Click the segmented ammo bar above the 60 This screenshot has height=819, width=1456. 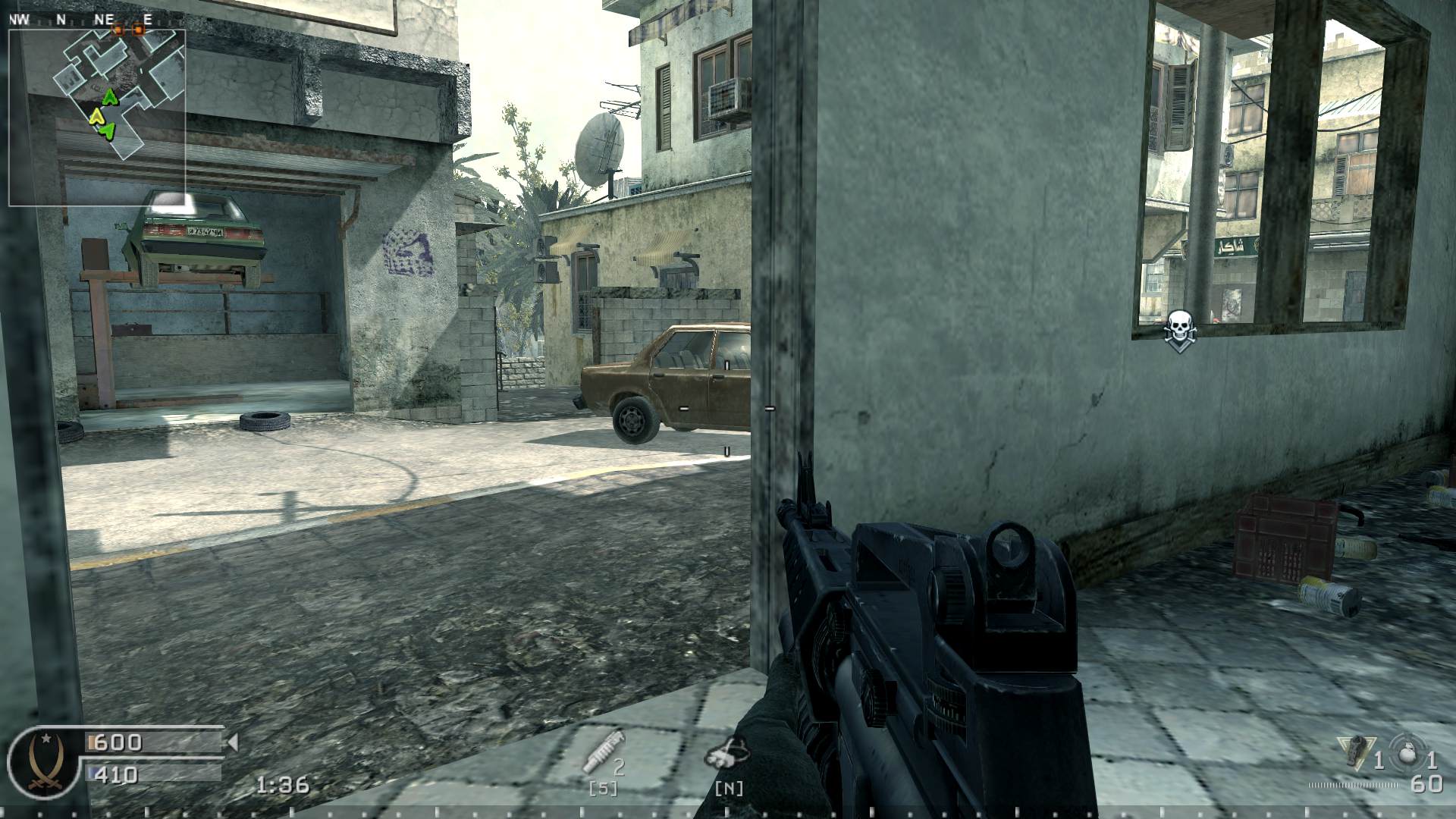pos(1354,785)
